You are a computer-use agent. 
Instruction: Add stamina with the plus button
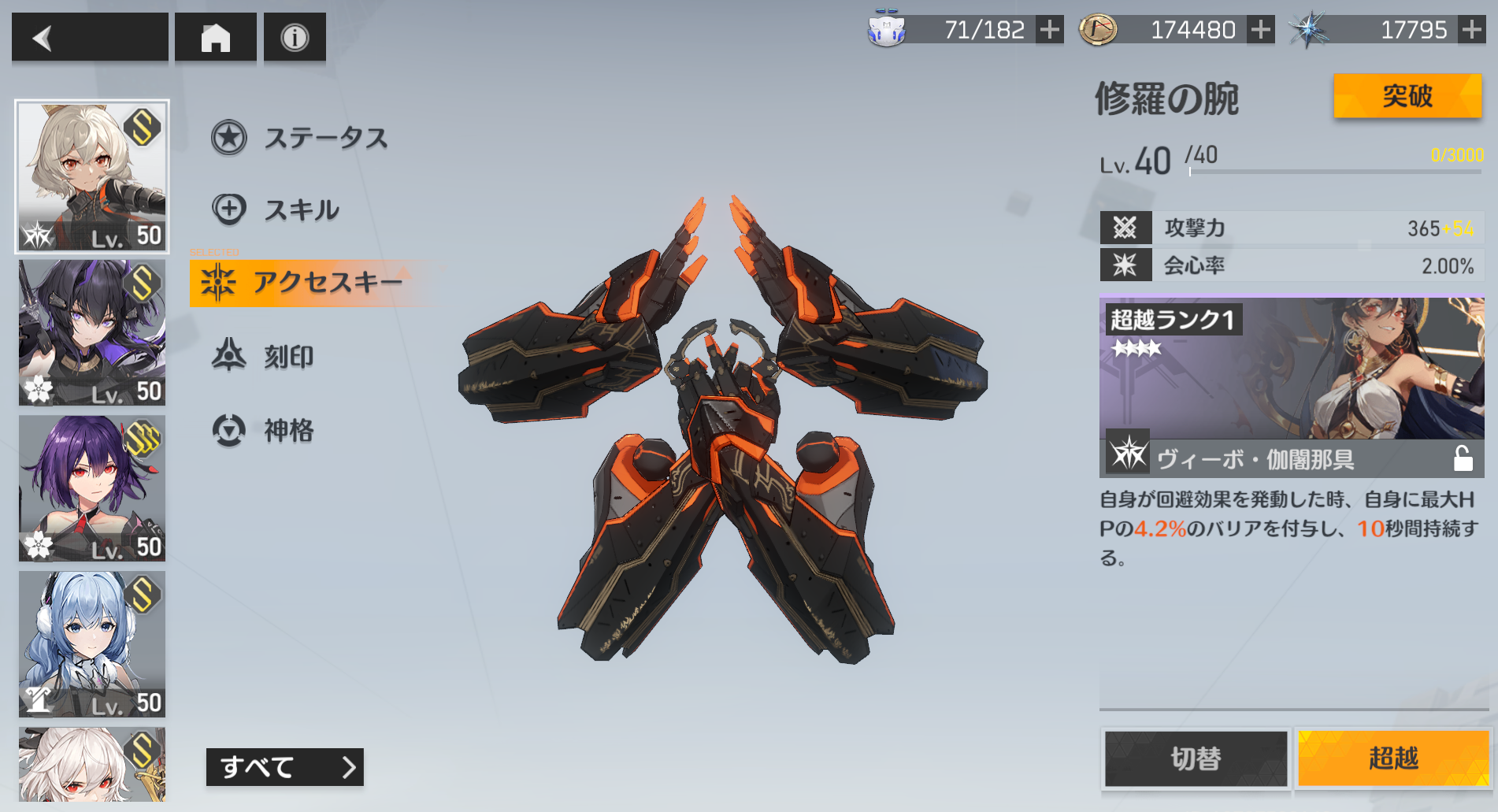point(1049,30)
